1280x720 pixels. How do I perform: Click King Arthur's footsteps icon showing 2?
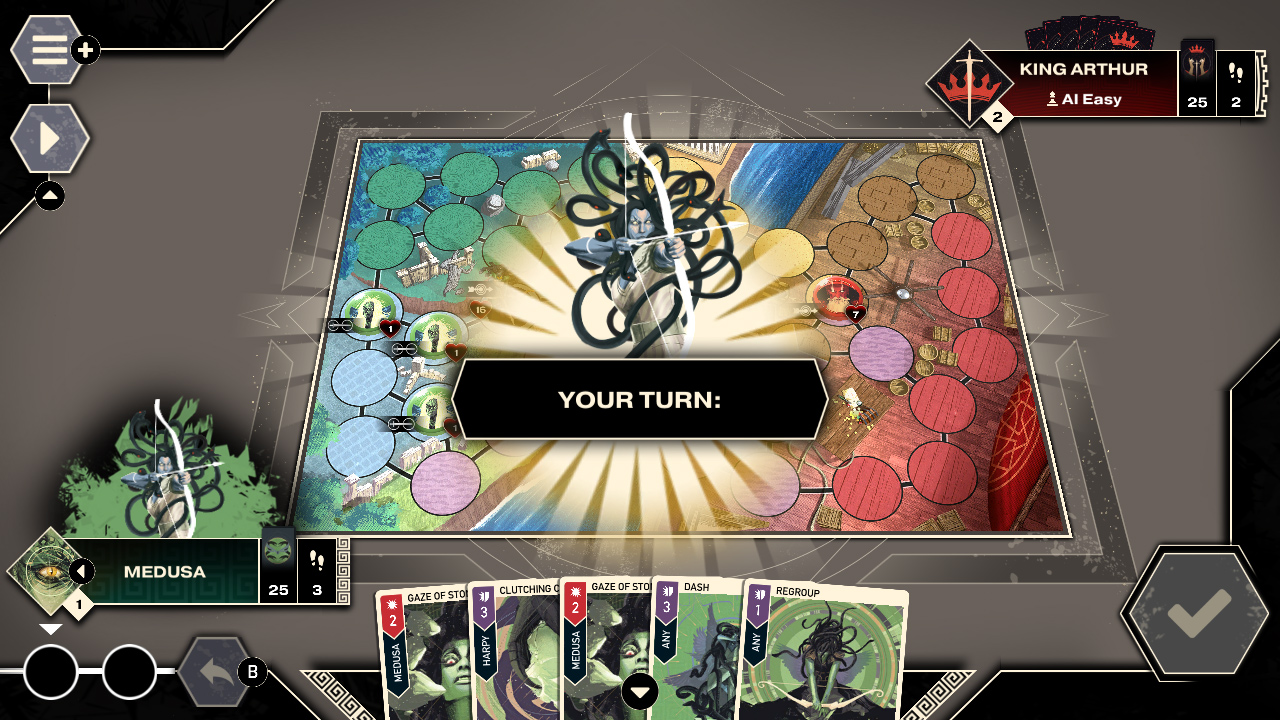point(1237,80)
